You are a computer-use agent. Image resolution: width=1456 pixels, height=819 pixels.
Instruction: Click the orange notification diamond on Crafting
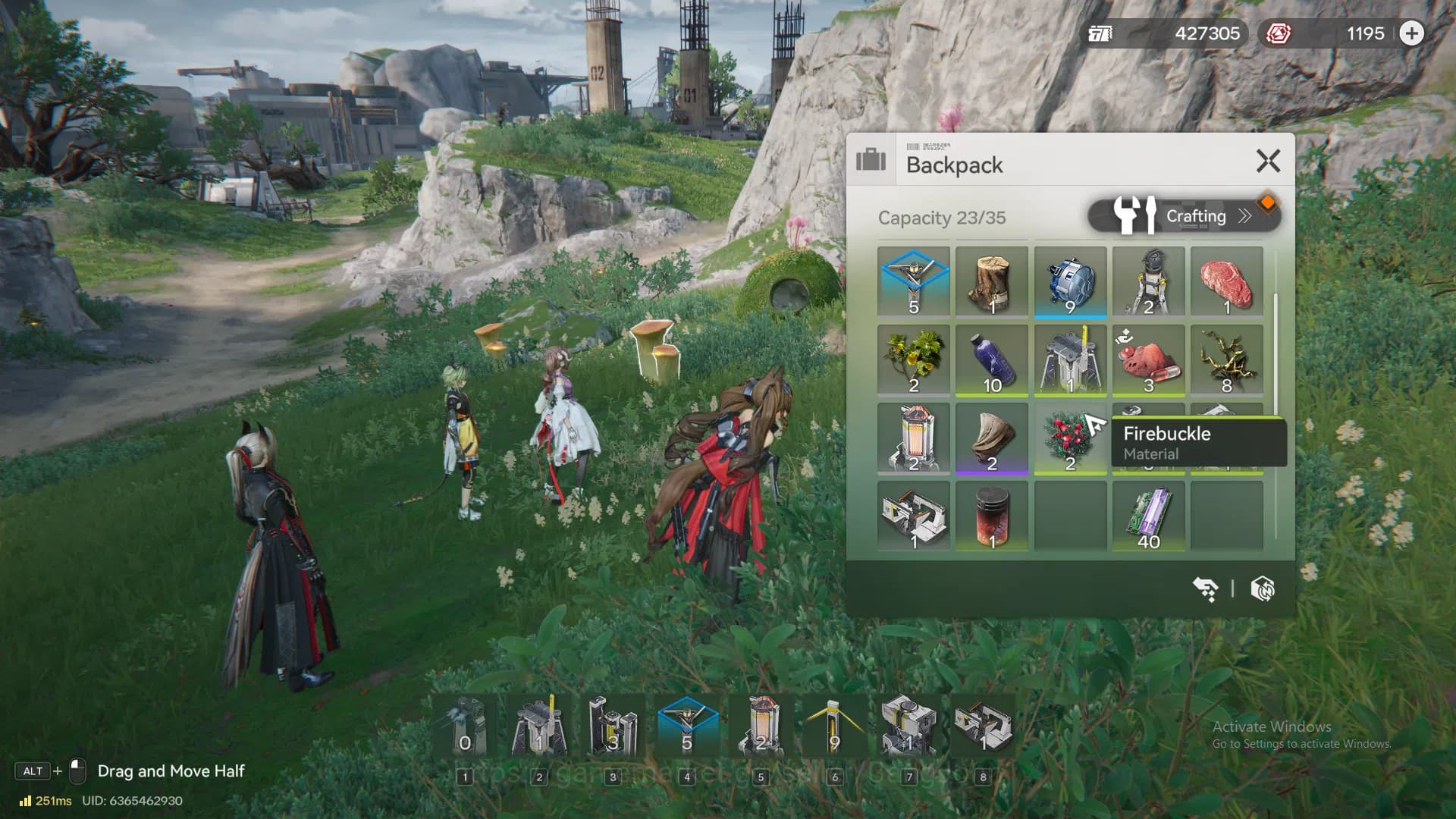pyautogui.click(x=1271, y=202)
